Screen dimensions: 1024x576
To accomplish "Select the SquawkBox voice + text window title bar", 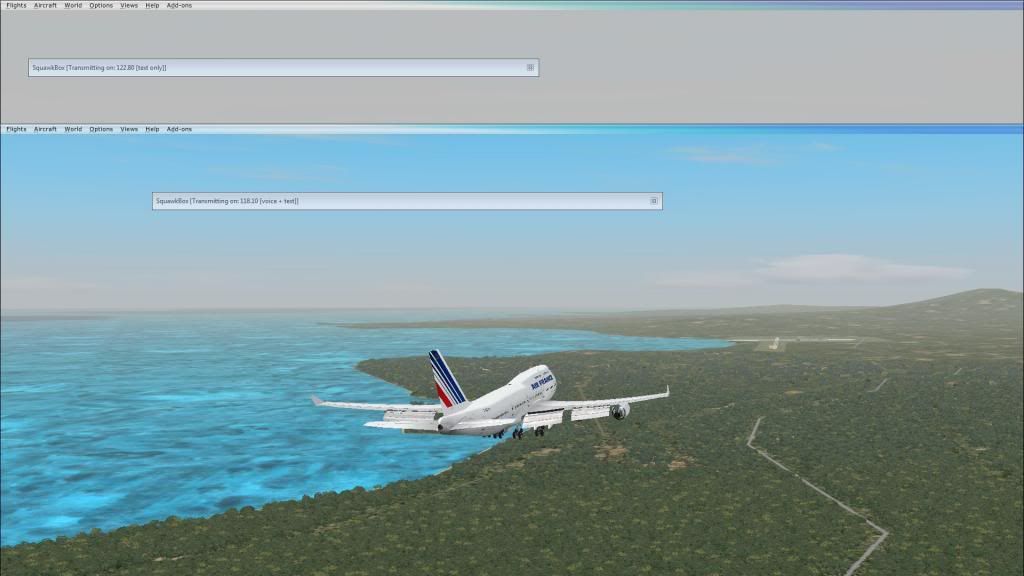I will [400, 201].
